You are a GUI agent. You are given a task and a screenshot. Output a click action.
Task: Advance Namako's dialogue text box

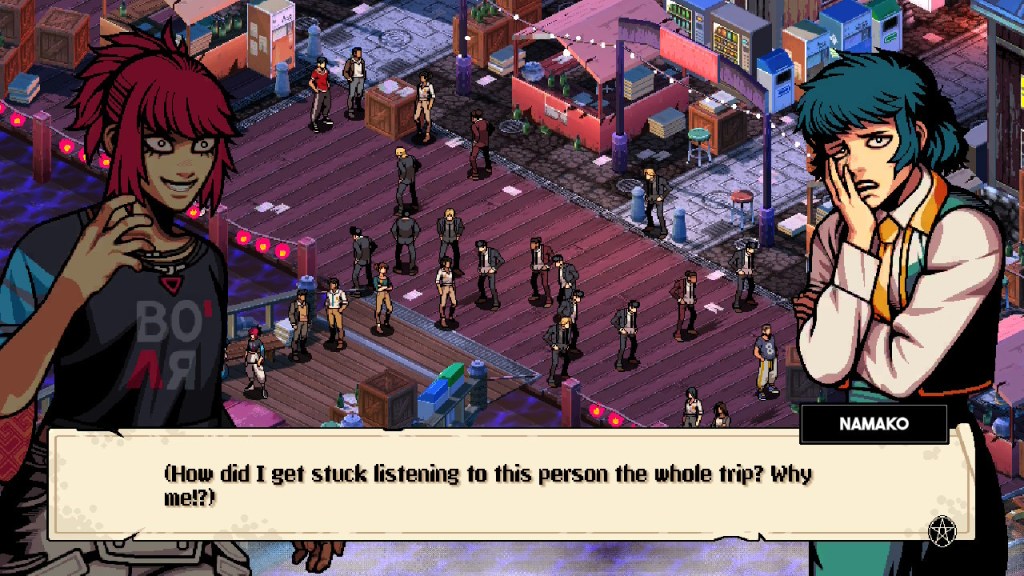coord(510,485)
